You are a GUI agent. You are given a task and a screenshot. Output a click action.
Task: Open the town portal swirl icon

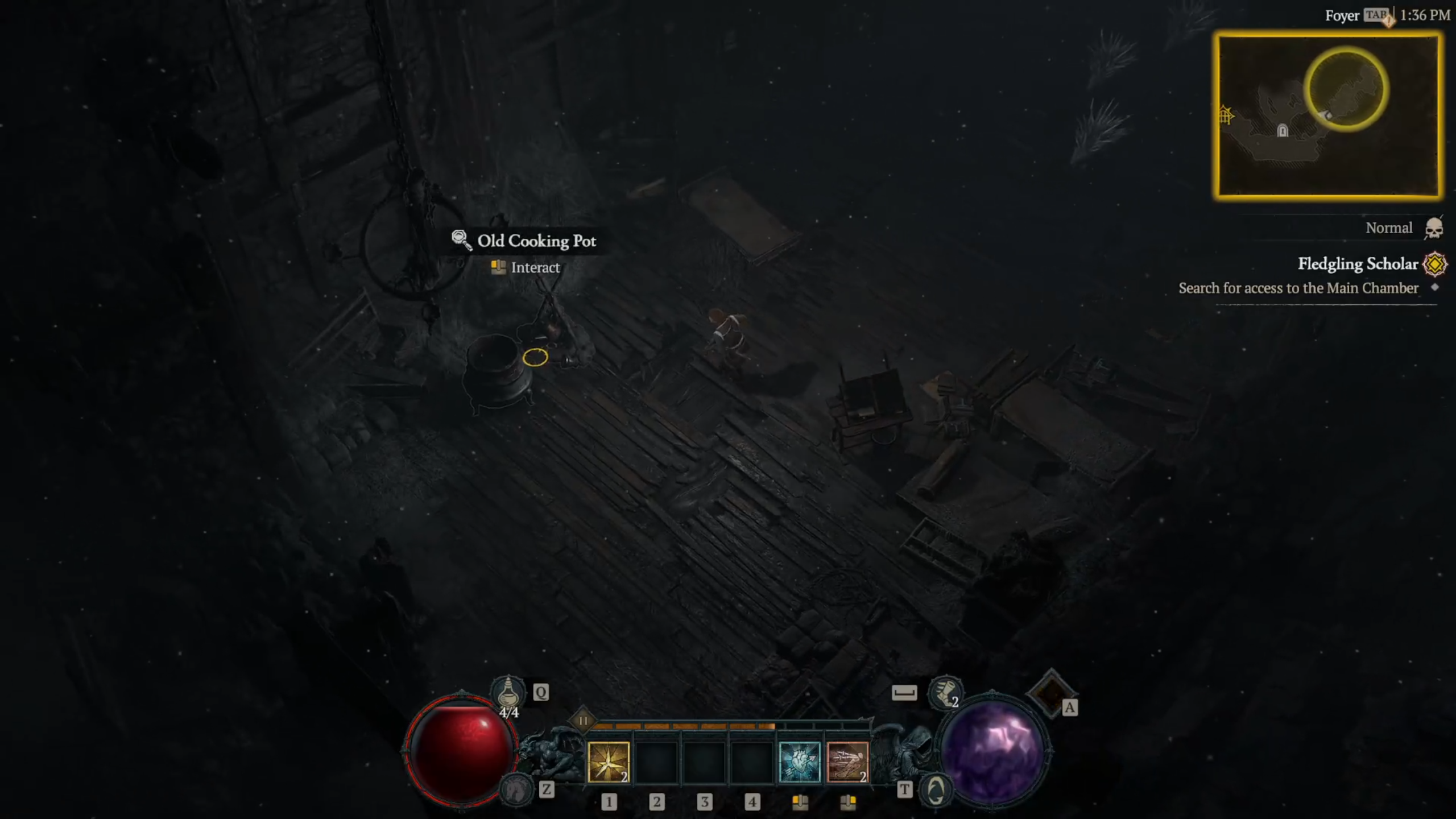point(936,790)
